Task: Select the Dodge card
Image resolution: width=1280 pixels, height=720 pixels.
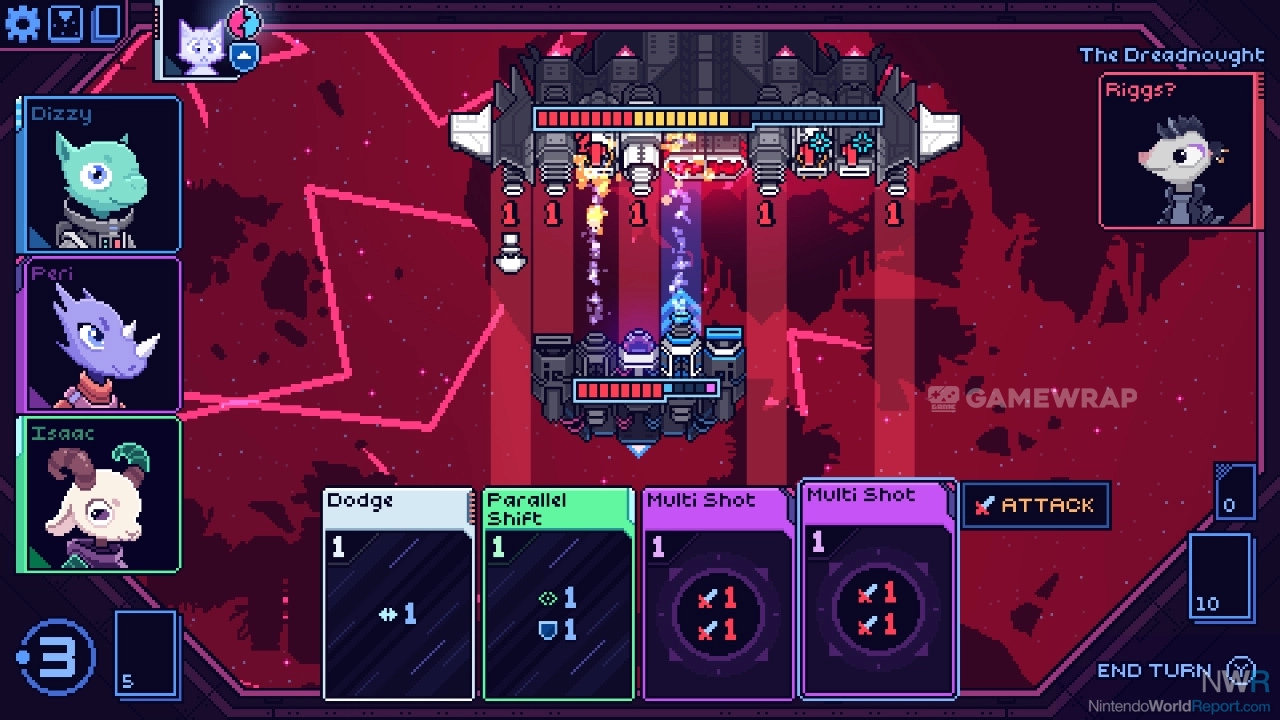Action: (398, 593)
